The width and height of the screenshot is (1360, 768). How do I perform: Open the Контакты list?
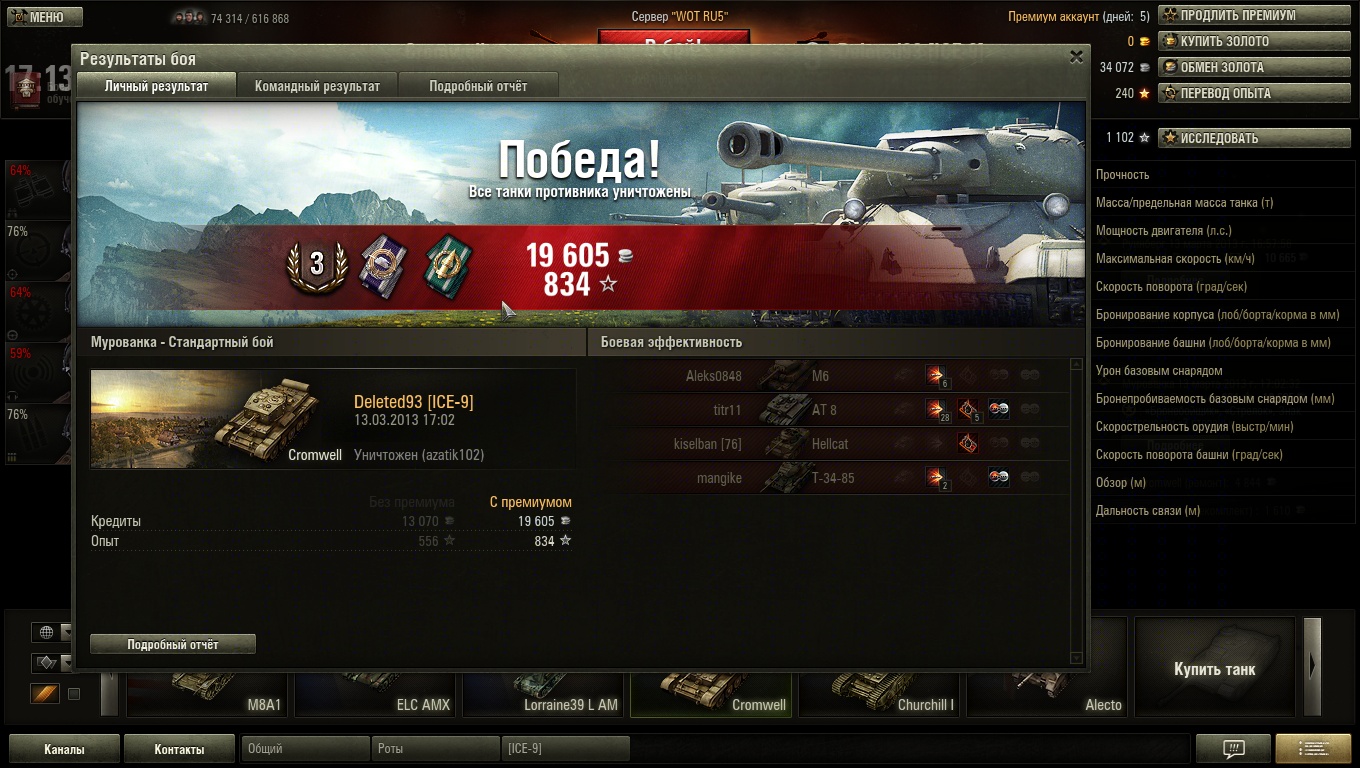click(x=179, y=749)
